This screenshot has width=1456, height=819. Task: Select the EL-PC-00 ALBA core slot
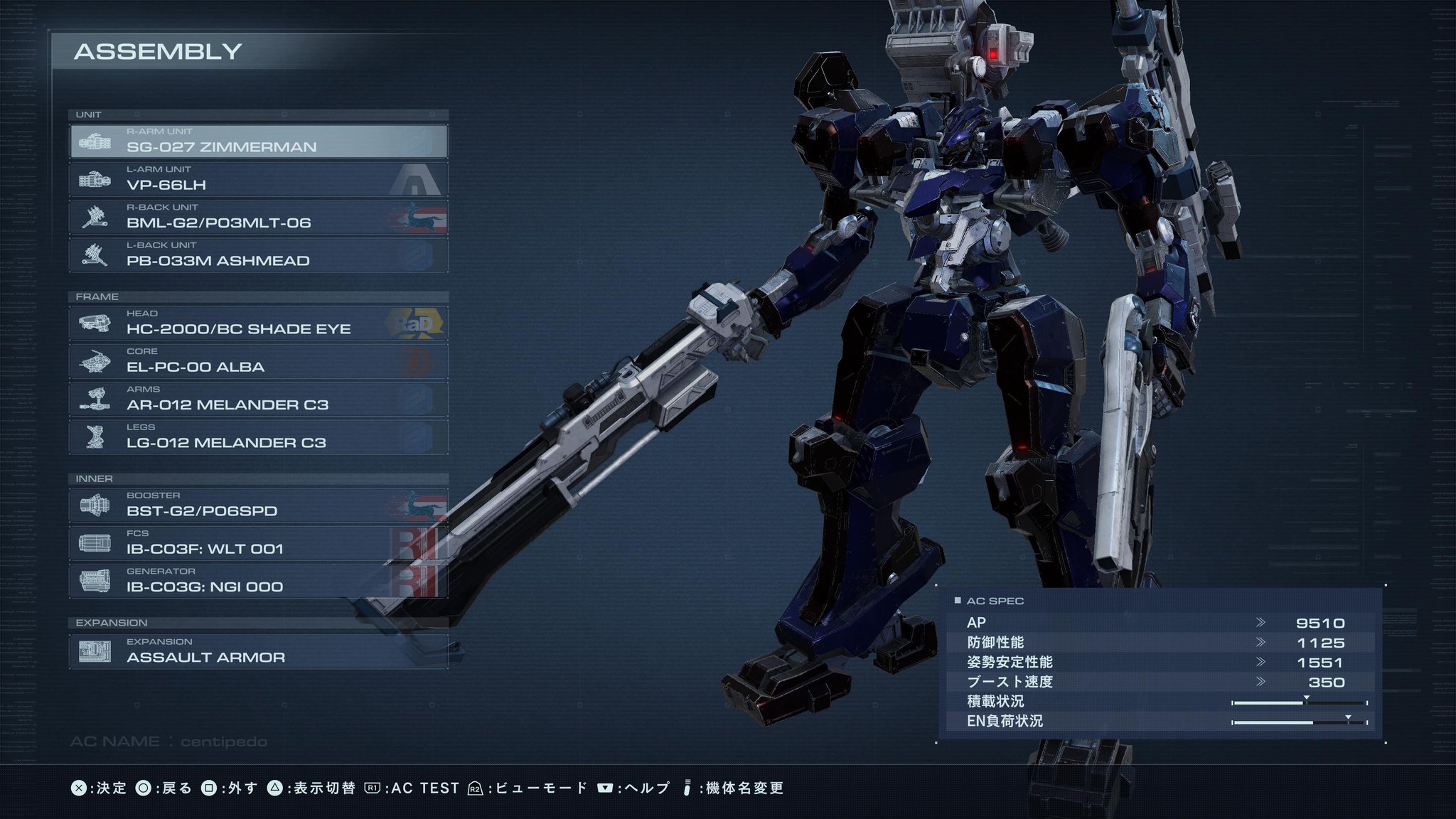click(258, 361)
